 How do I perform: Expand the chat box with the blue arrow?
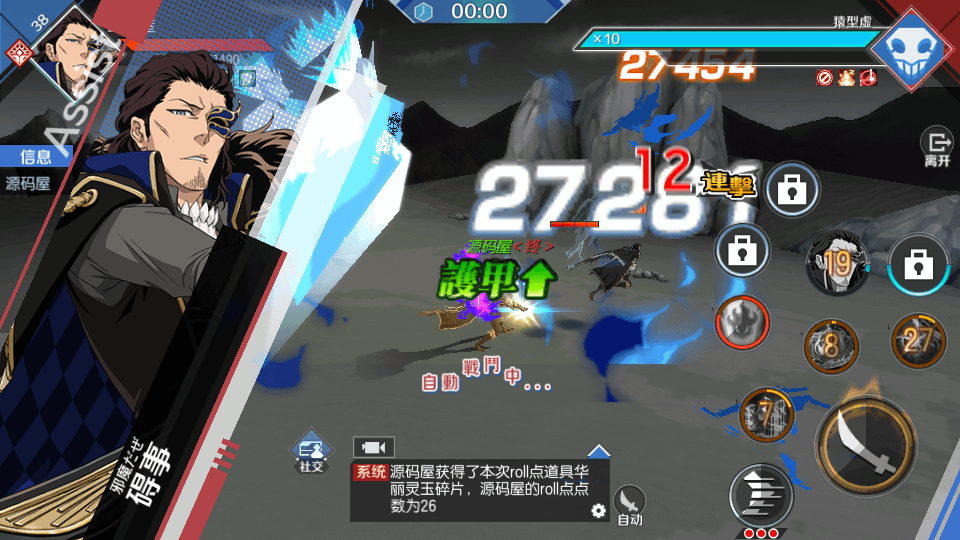[598, 451]
